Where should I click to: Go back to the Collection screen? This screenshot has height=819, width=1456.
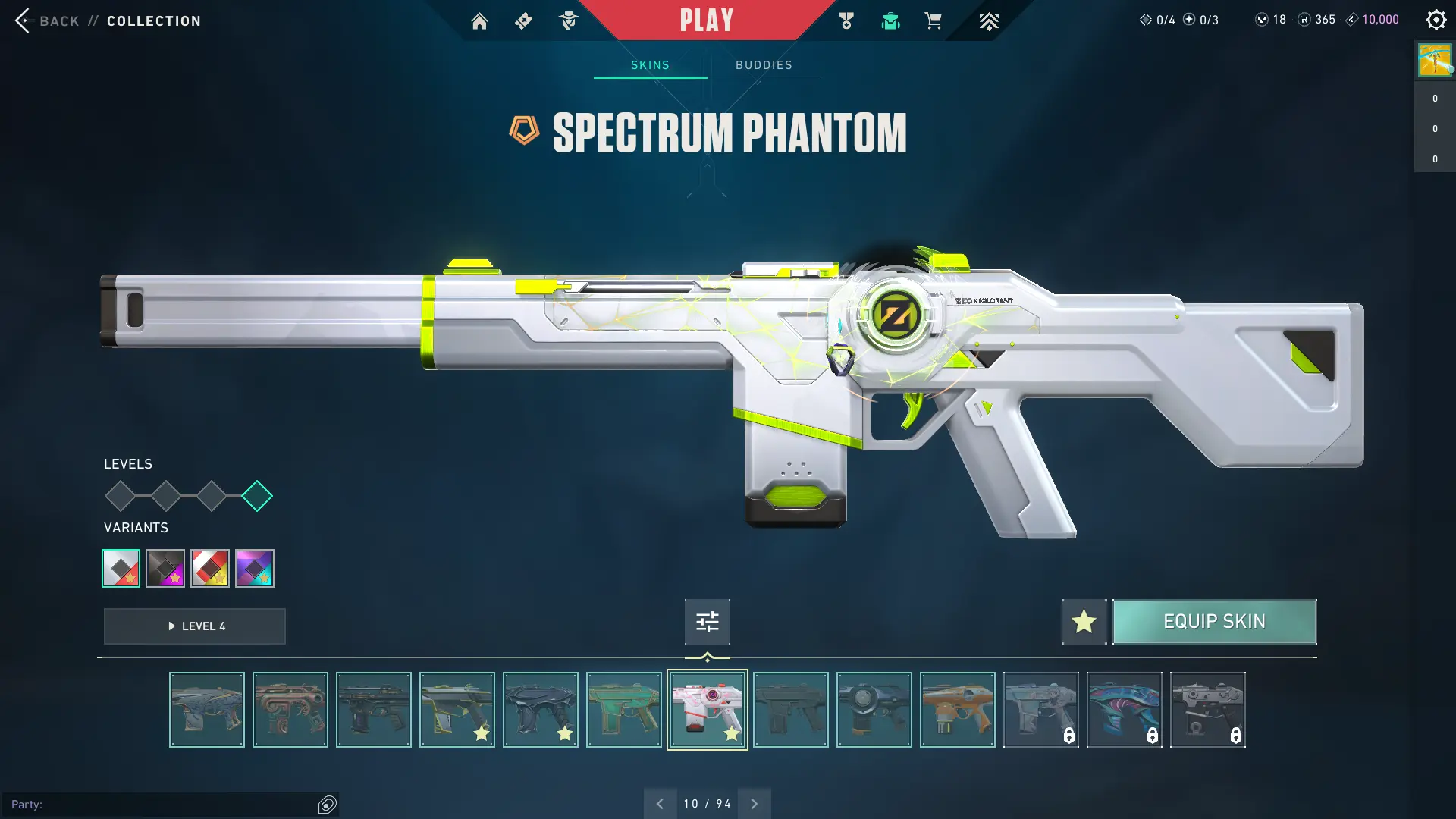[x=23, y=20]
